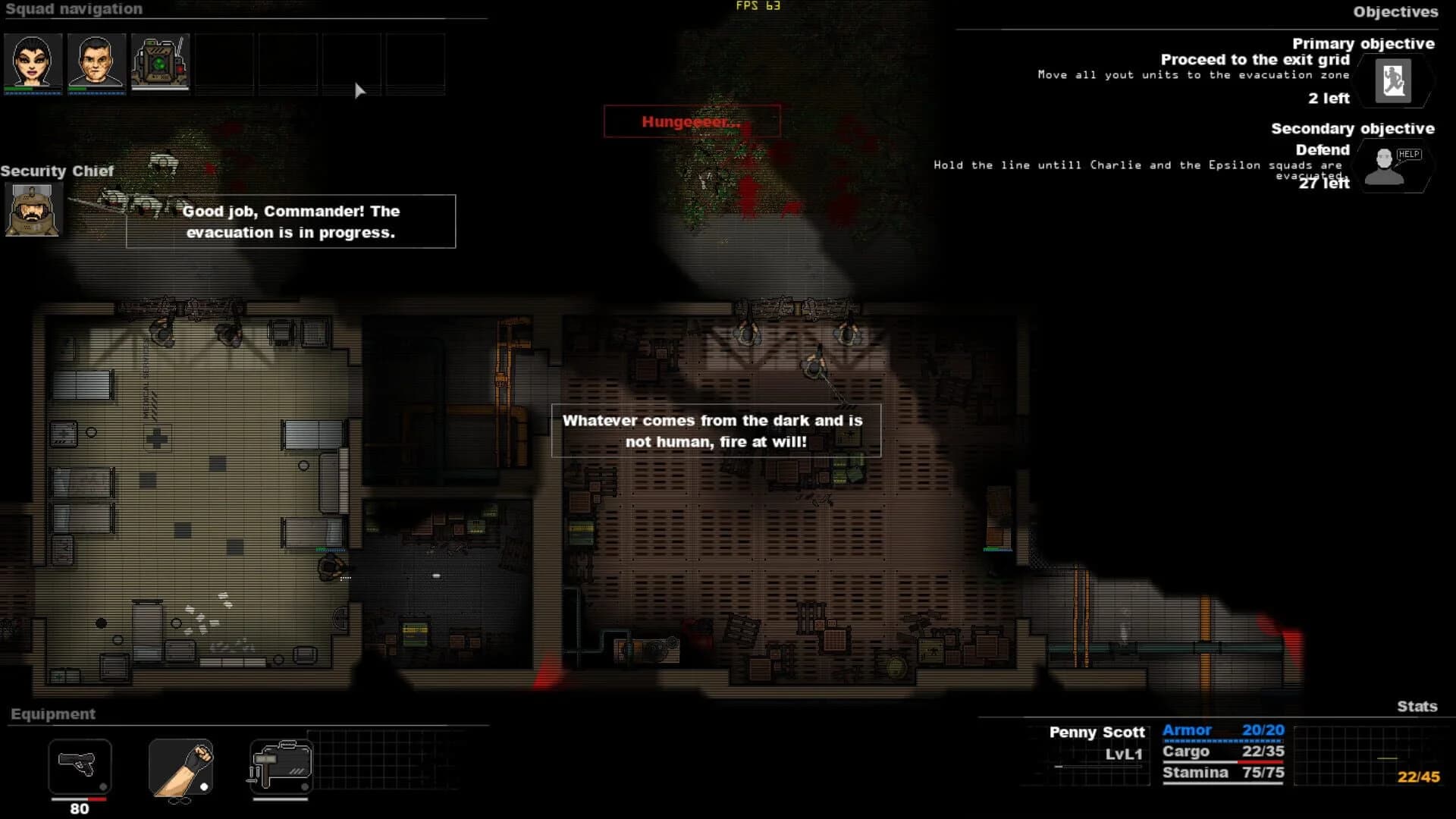
Task: Toggle the pistol's ready indicator dot
Action: pyautogui.click(x=102, y=786)
